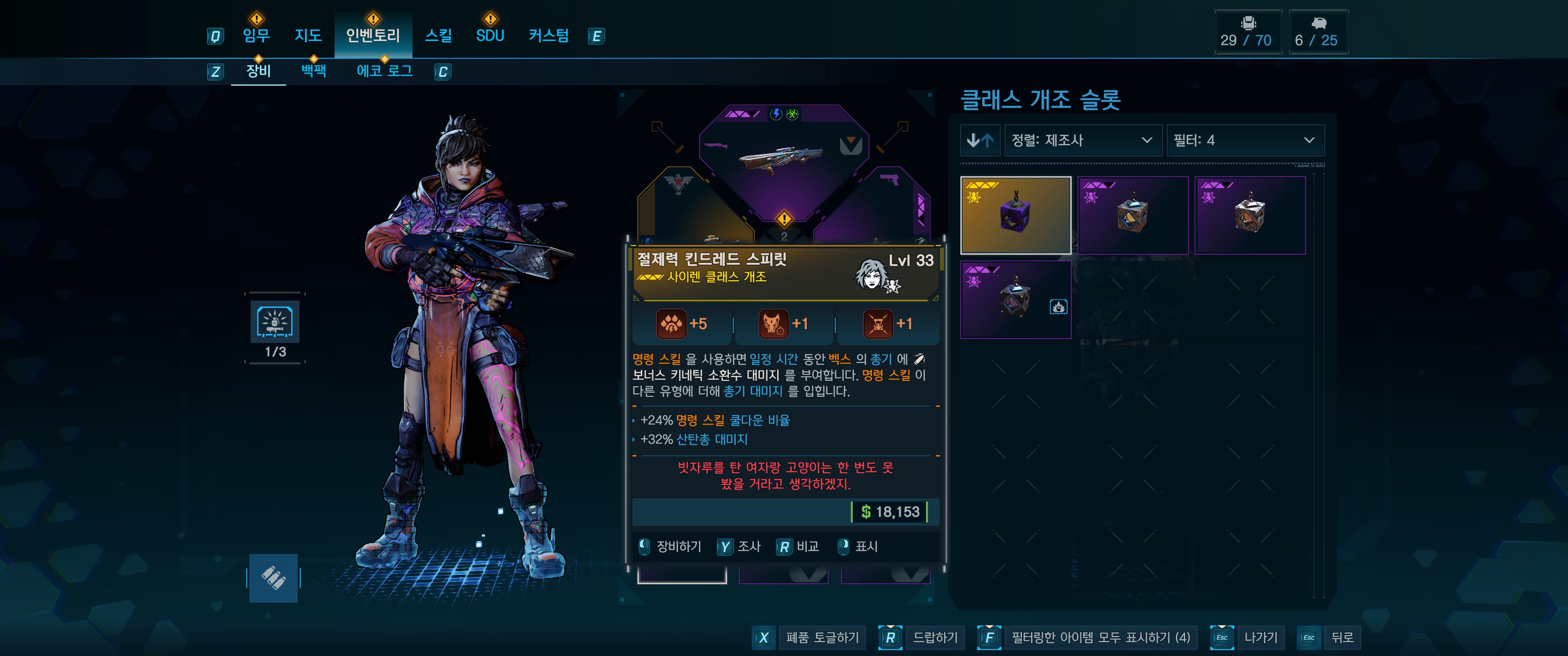Open the 스킬 (Skills) tab
Image resolution: width=1568 pixels, height=656 pixels.
pos(438,36)
